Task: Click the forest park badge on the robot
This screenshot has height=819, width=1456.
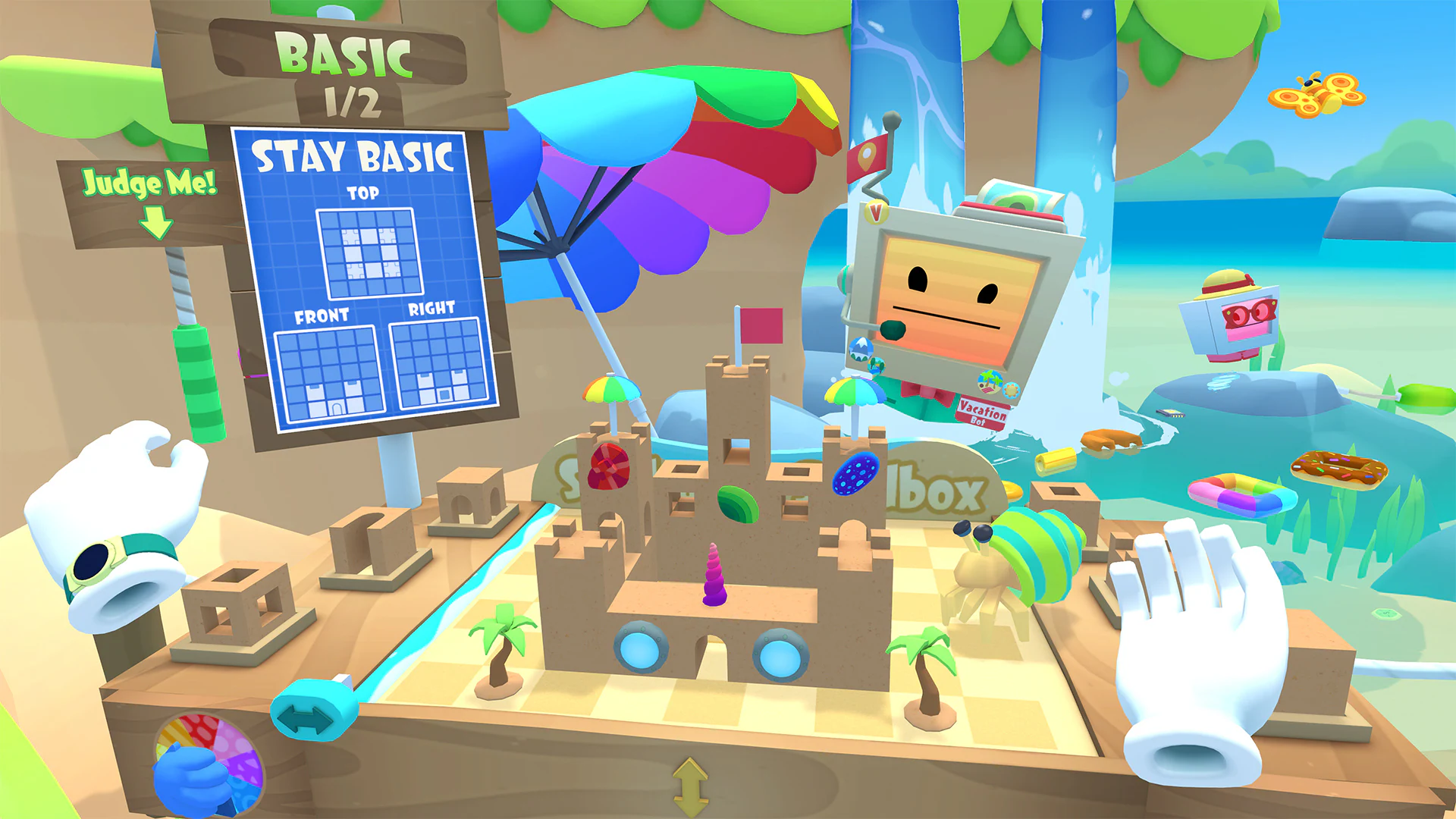Action: tap(877, 366)
